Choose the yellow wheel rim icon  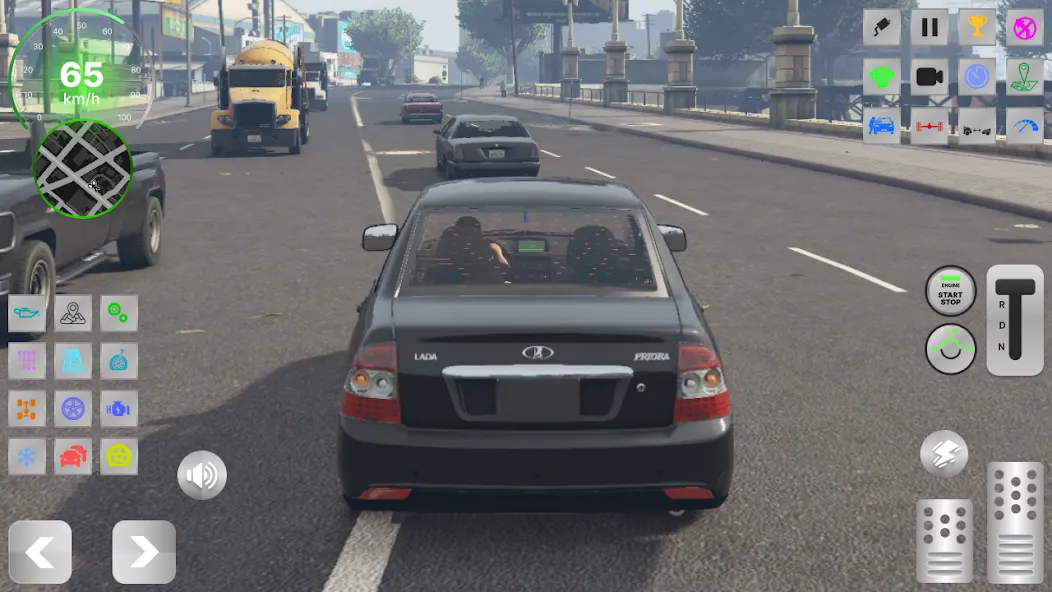tap(119, 457)
